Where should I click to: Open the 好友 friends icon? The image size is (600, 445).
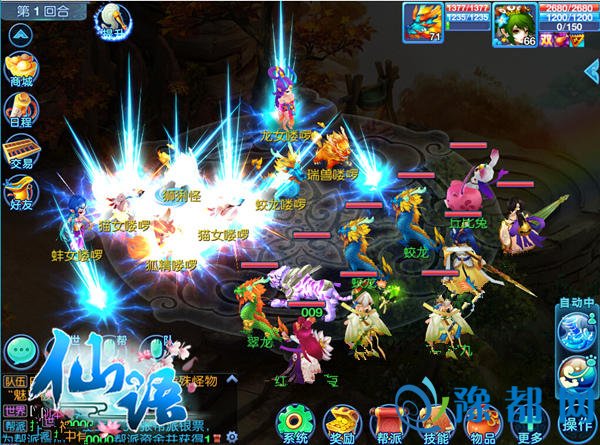click(20, 190)
